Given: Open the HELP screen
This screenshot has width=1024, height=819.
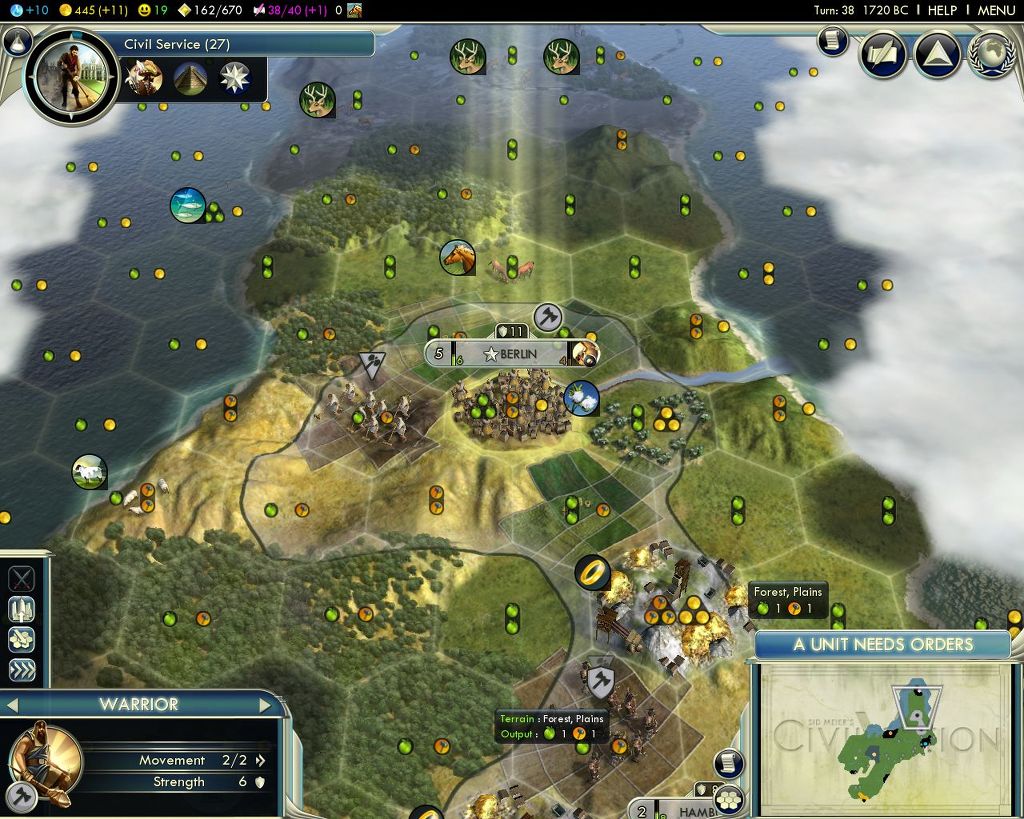Looking at the screenshot, I should tap(942, 10).
